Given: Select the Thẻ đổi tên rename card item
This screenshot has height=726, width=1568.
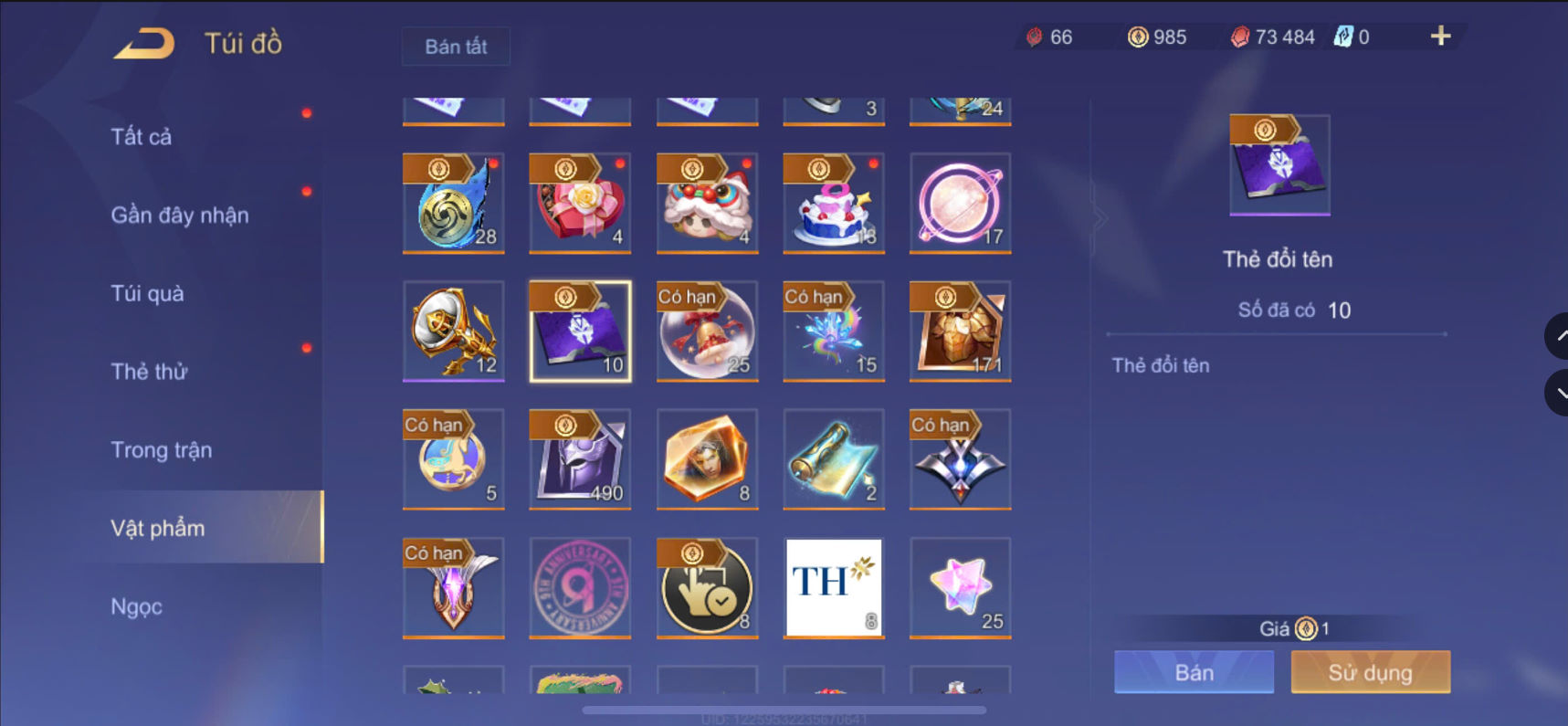Looking at the screenshot, I should click(x=579, y=331).
